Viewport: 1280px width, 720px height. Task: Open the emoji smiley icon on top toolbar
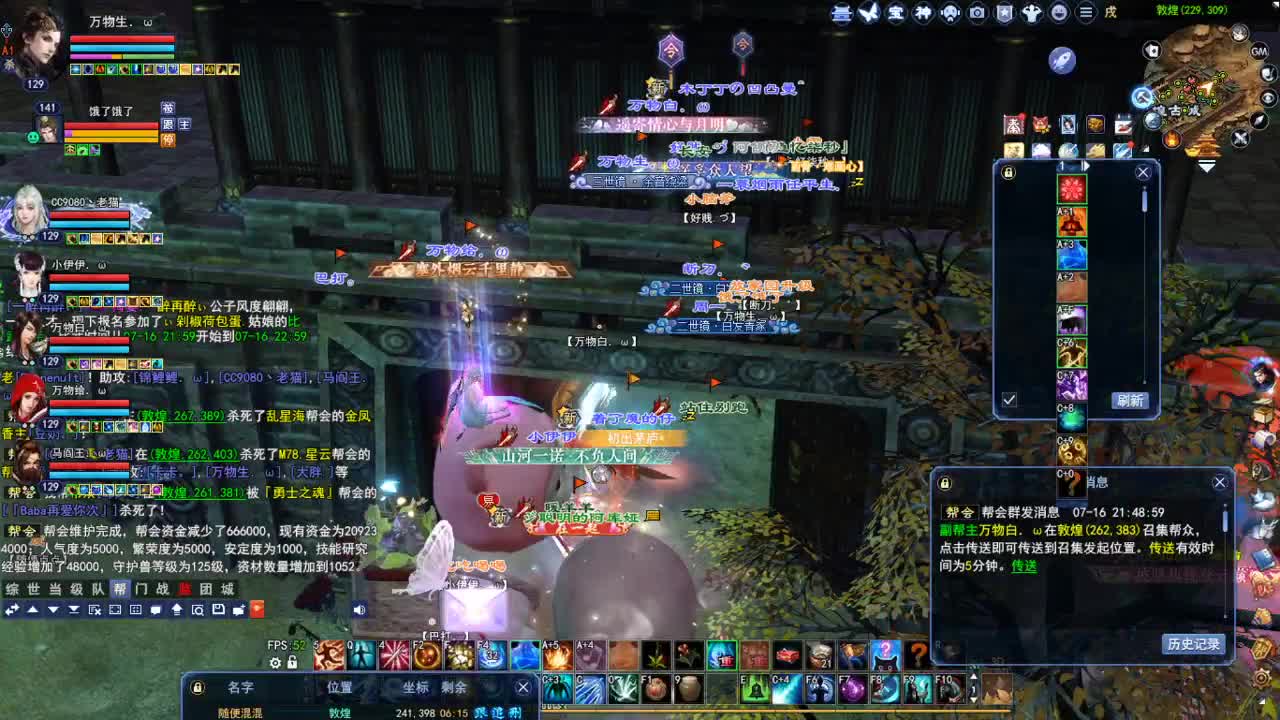[1059, 13]
